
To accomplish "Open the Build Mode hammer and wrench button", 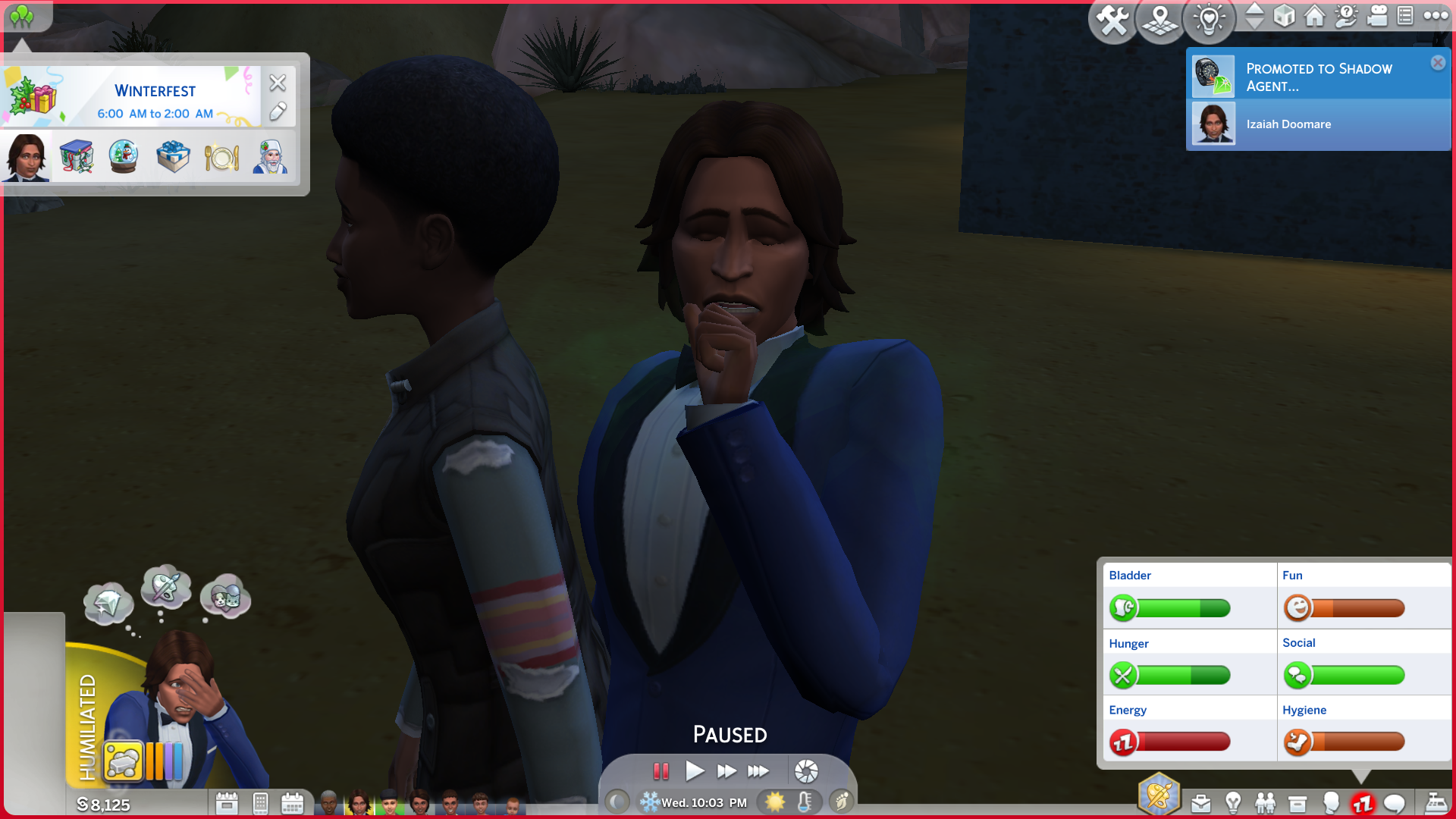I will tap(1112, 20).
